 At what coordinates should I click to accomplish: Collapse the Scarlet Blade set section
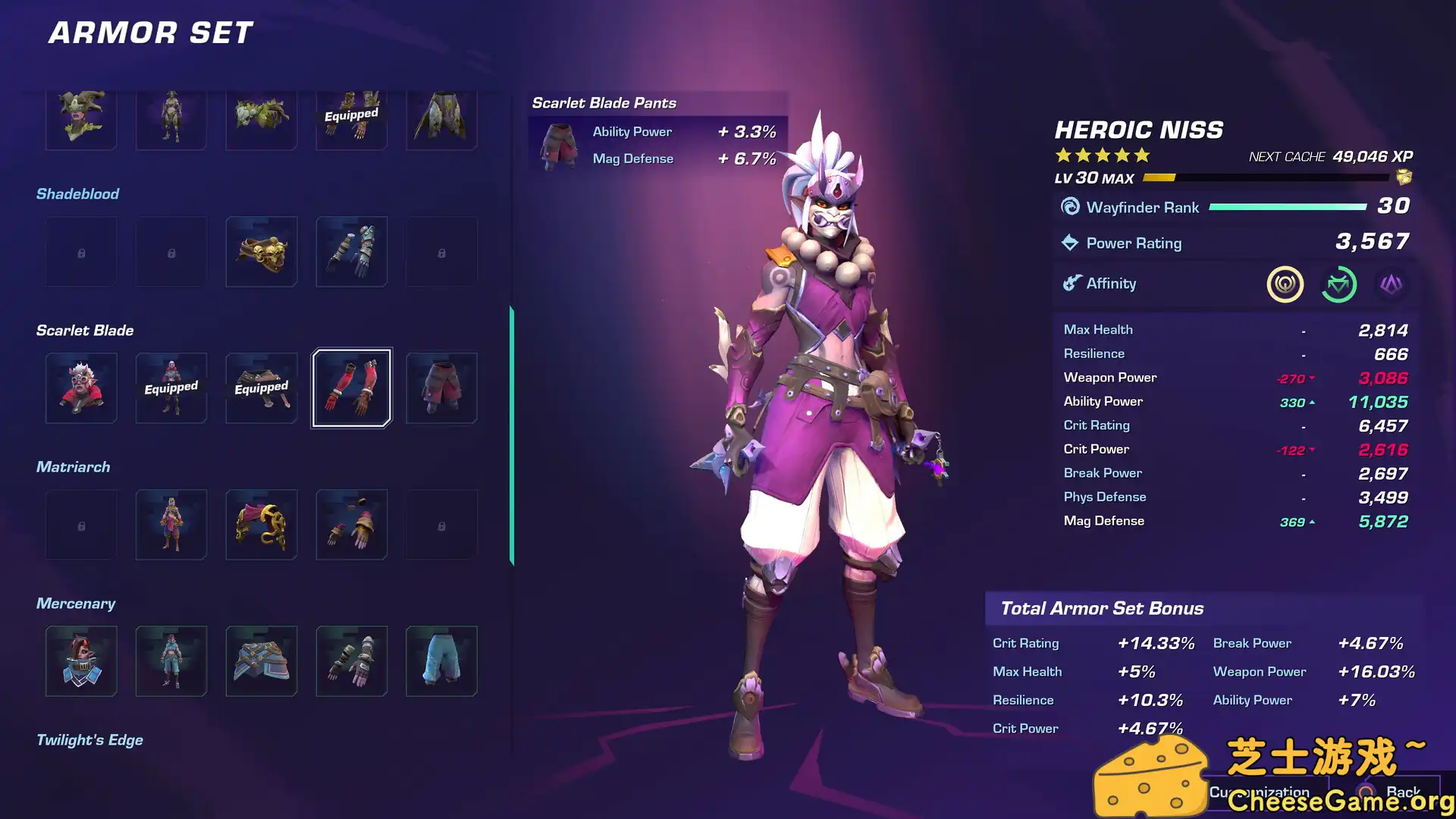coord(83,330)
